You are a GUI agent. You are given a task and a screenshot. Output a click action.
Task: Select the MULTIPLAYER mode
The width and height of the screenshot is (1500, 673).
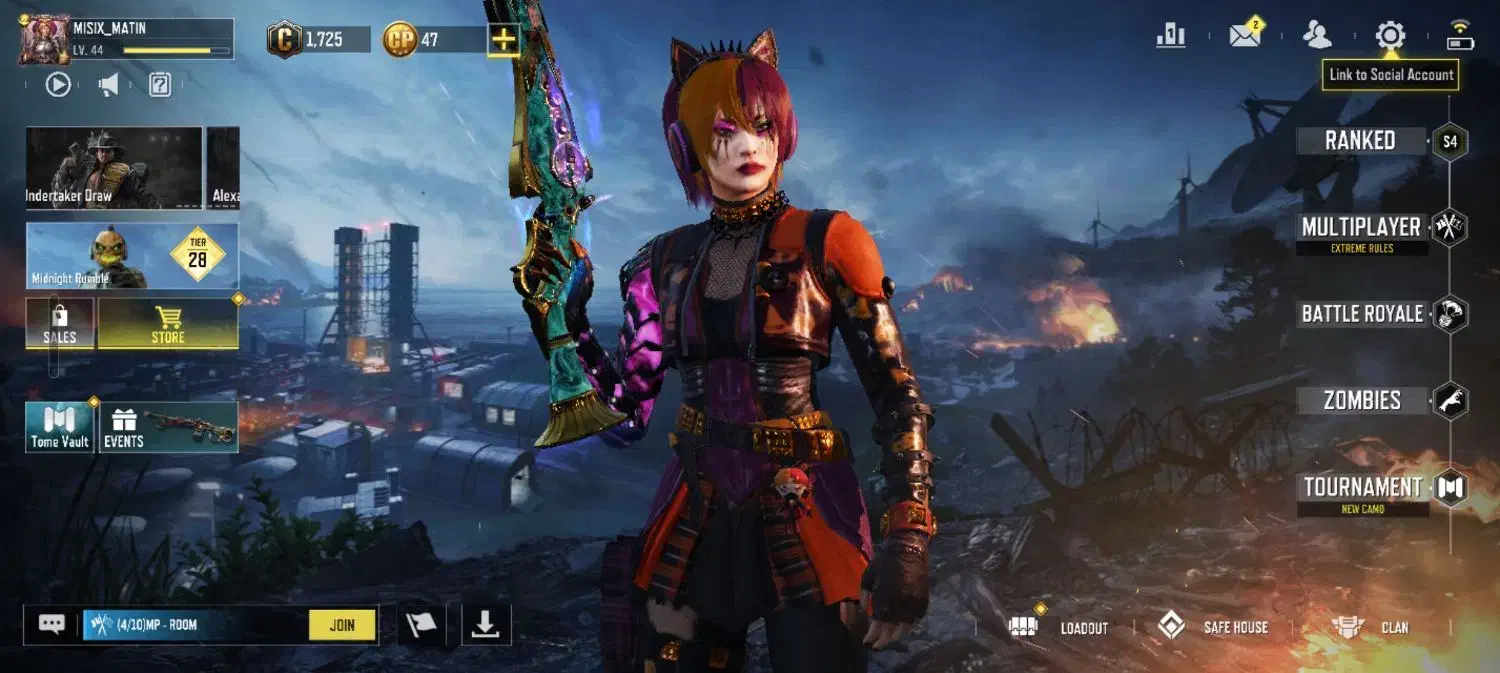(1361, 228)
